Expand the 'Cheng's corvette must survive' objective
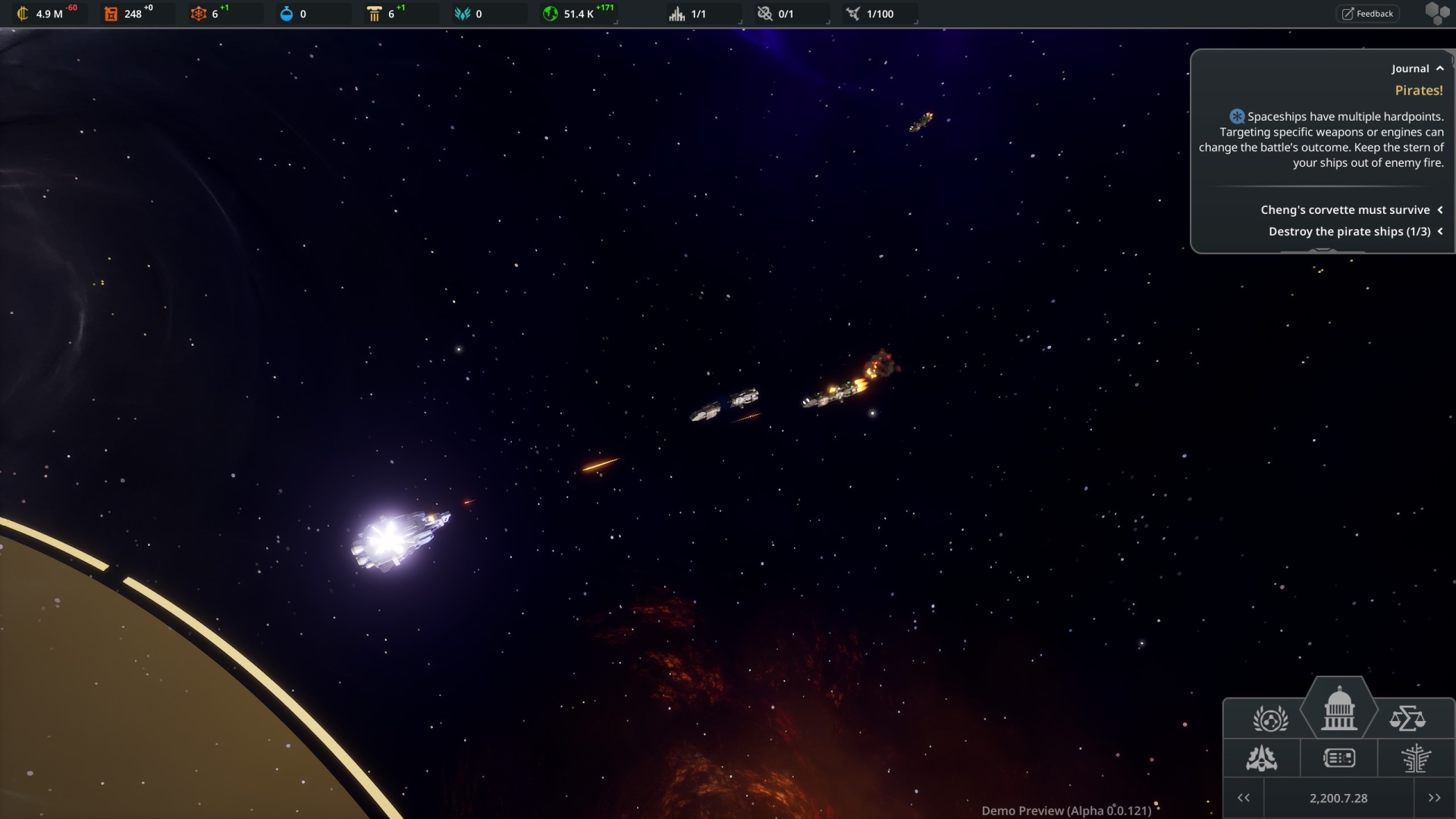 pos(1439,210)
